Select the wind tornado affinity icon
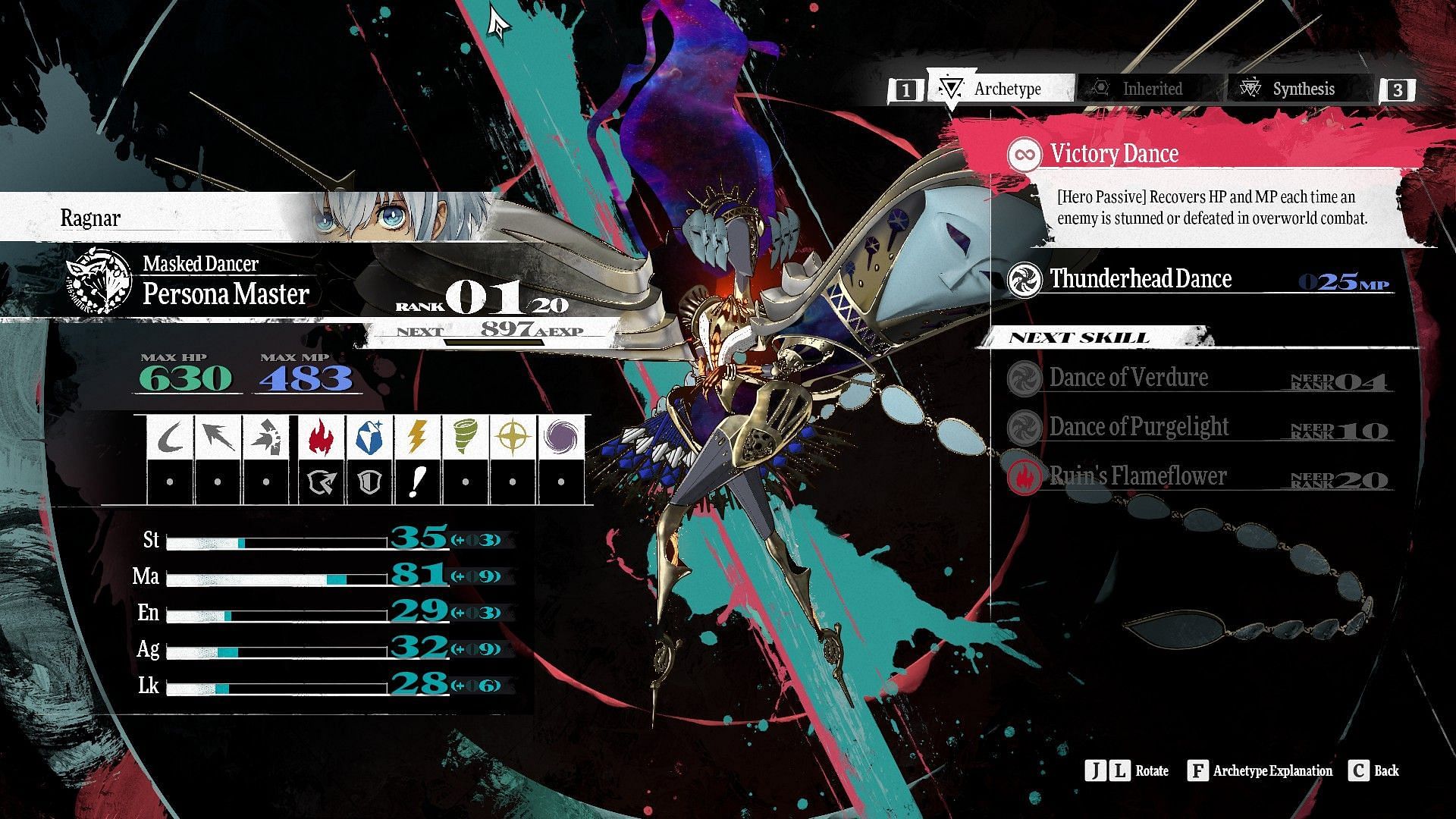1456x819 pixels. (464, 437)
